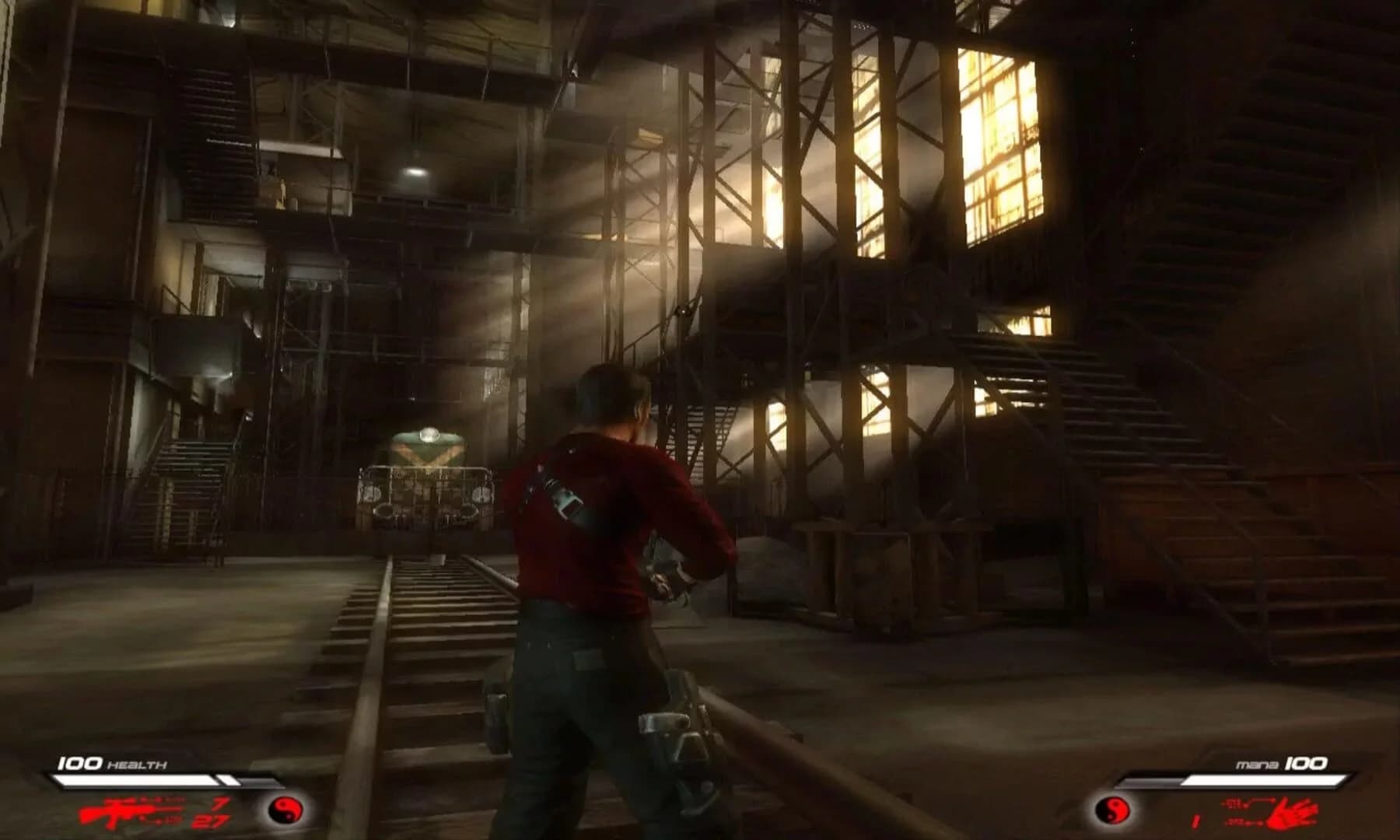
Task: Click the health bar's slanted end segment
Action: pyautogui.click(x=227, y=780)
